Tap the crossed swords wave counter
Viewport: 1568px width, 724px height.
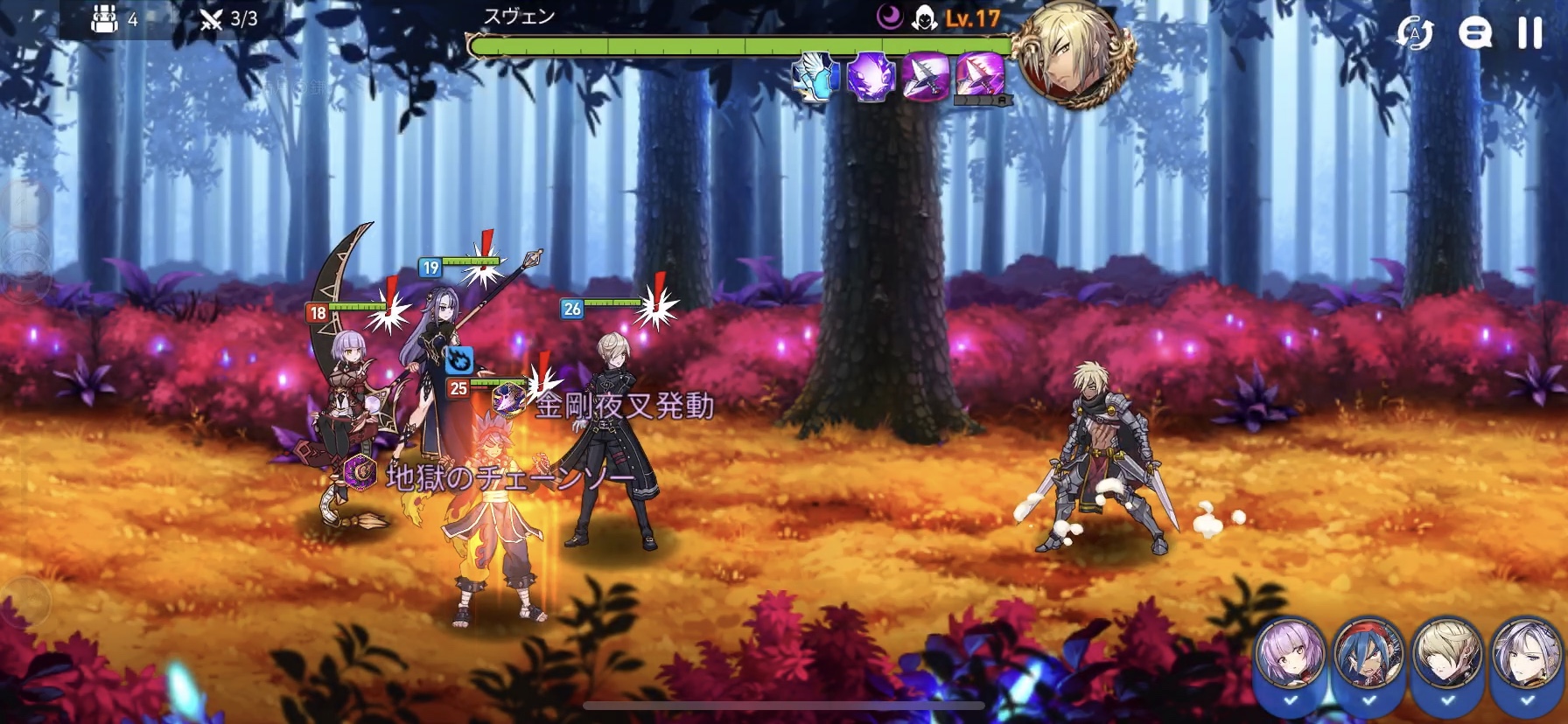coord(211,19)
